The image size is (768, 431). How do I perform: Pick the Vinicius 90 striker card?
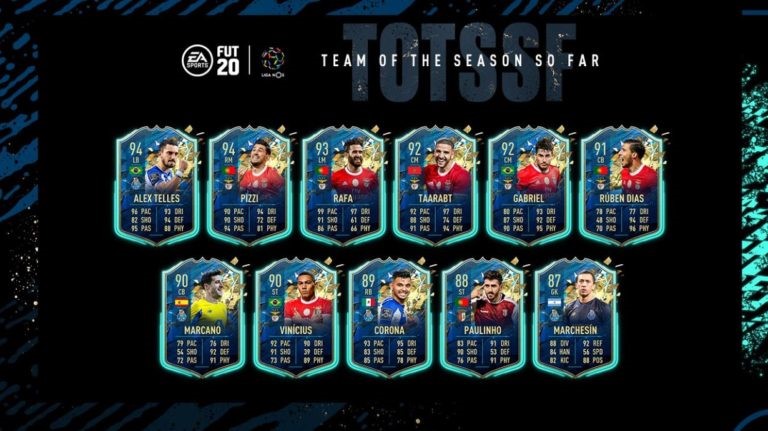295,317
